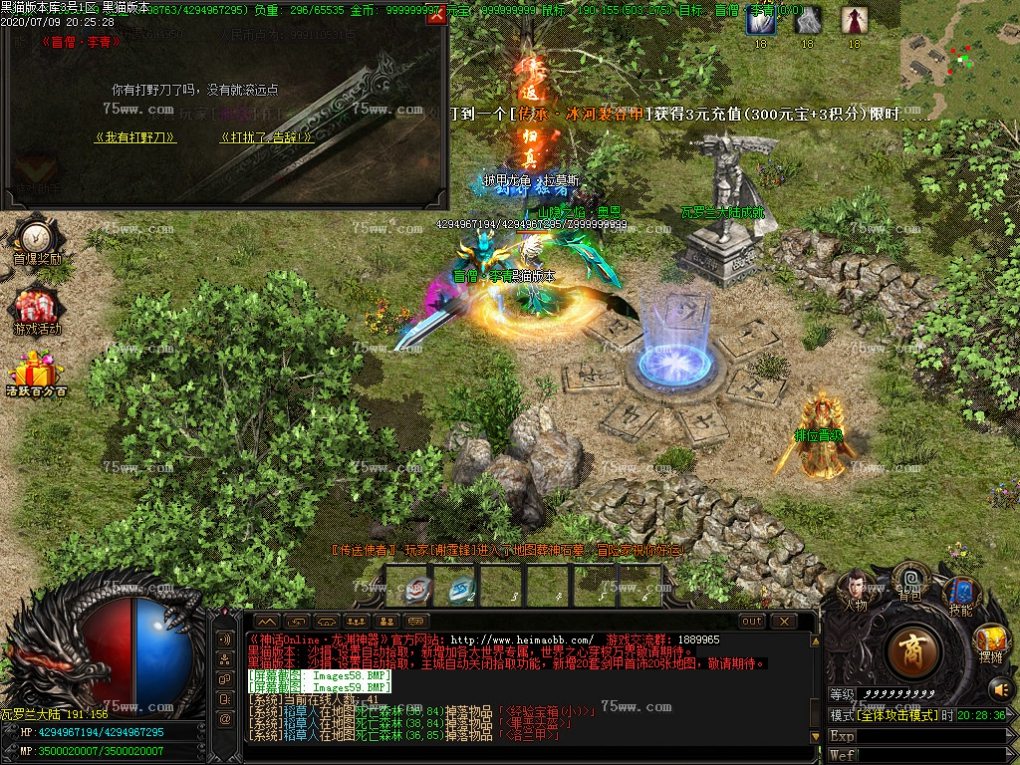Open the 背包 backpack
This screenshot has width=1020, height=765.
910,579
